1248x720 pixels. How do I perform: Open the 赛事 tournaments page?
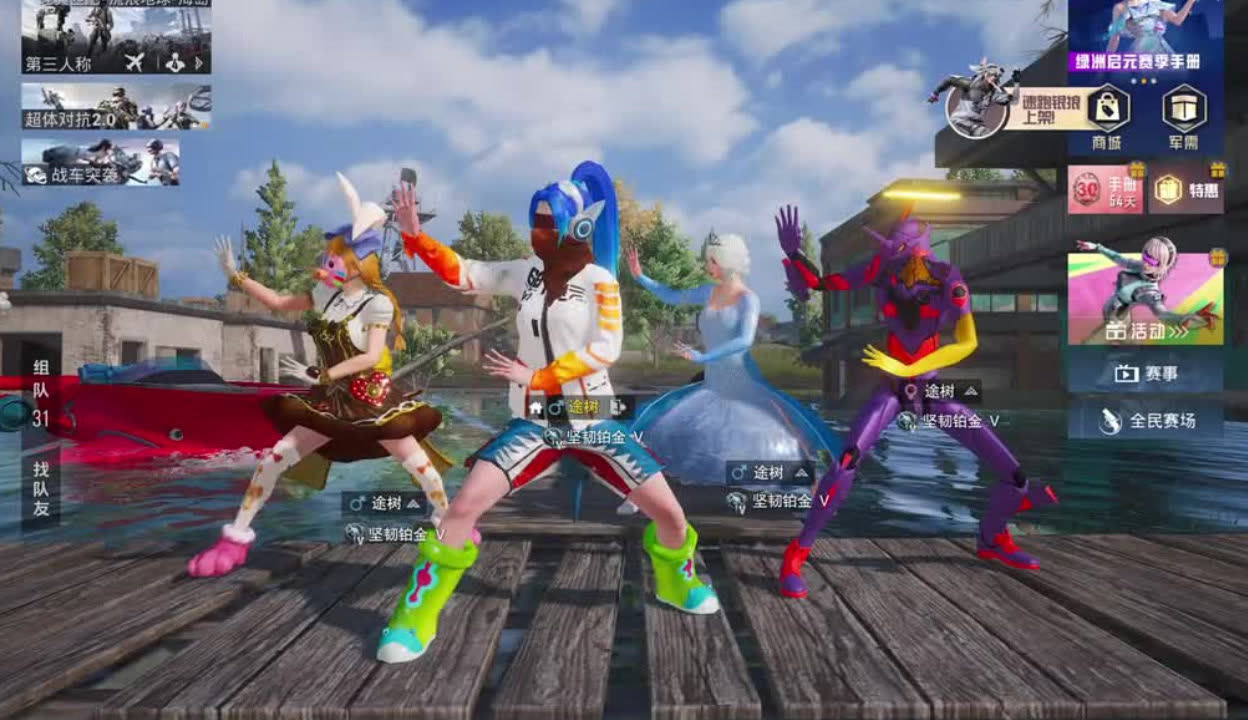tap(1145, 374)
